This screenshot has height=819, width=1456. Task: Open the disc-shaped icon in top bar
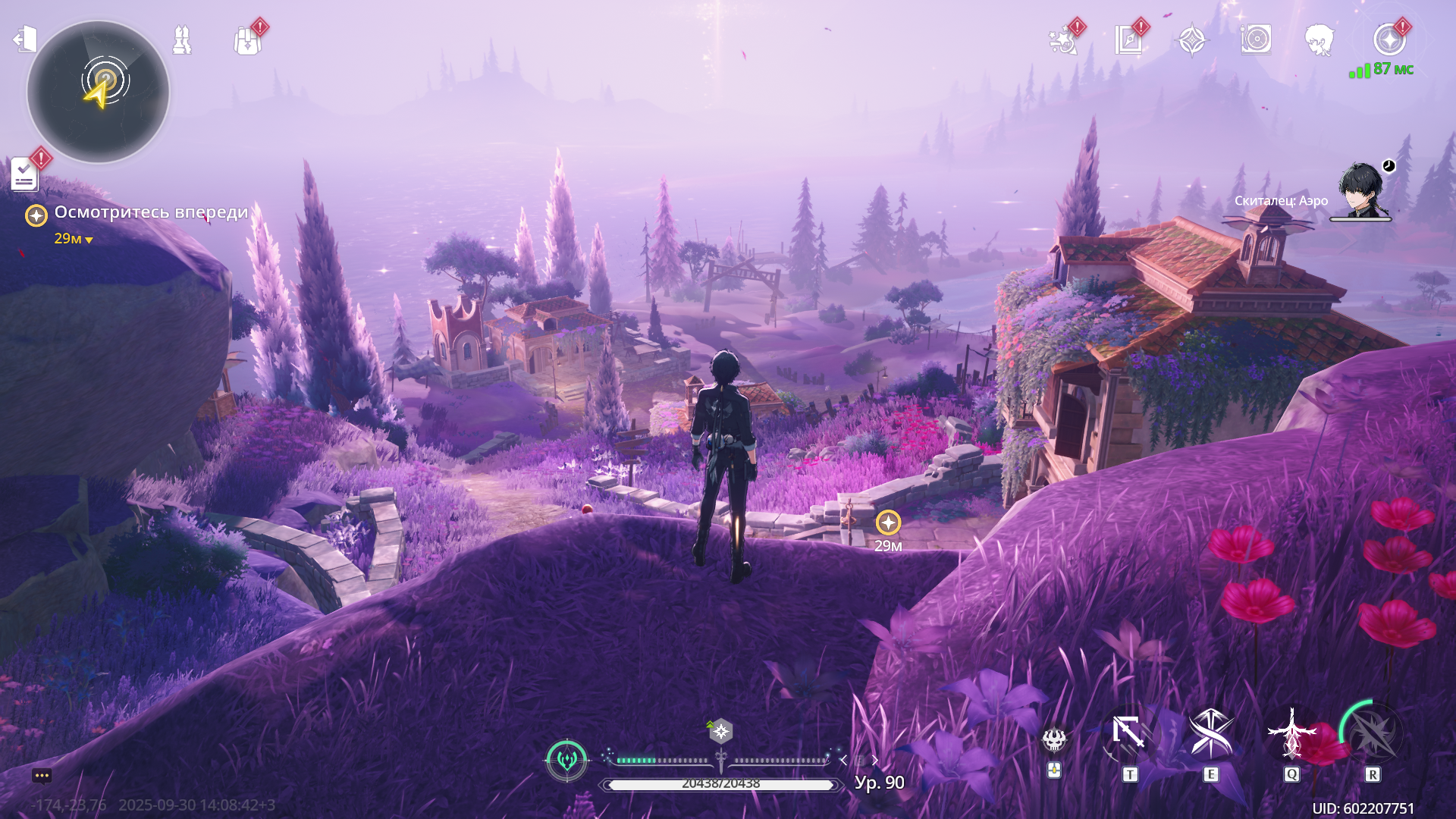click(x=1256, y=39)
